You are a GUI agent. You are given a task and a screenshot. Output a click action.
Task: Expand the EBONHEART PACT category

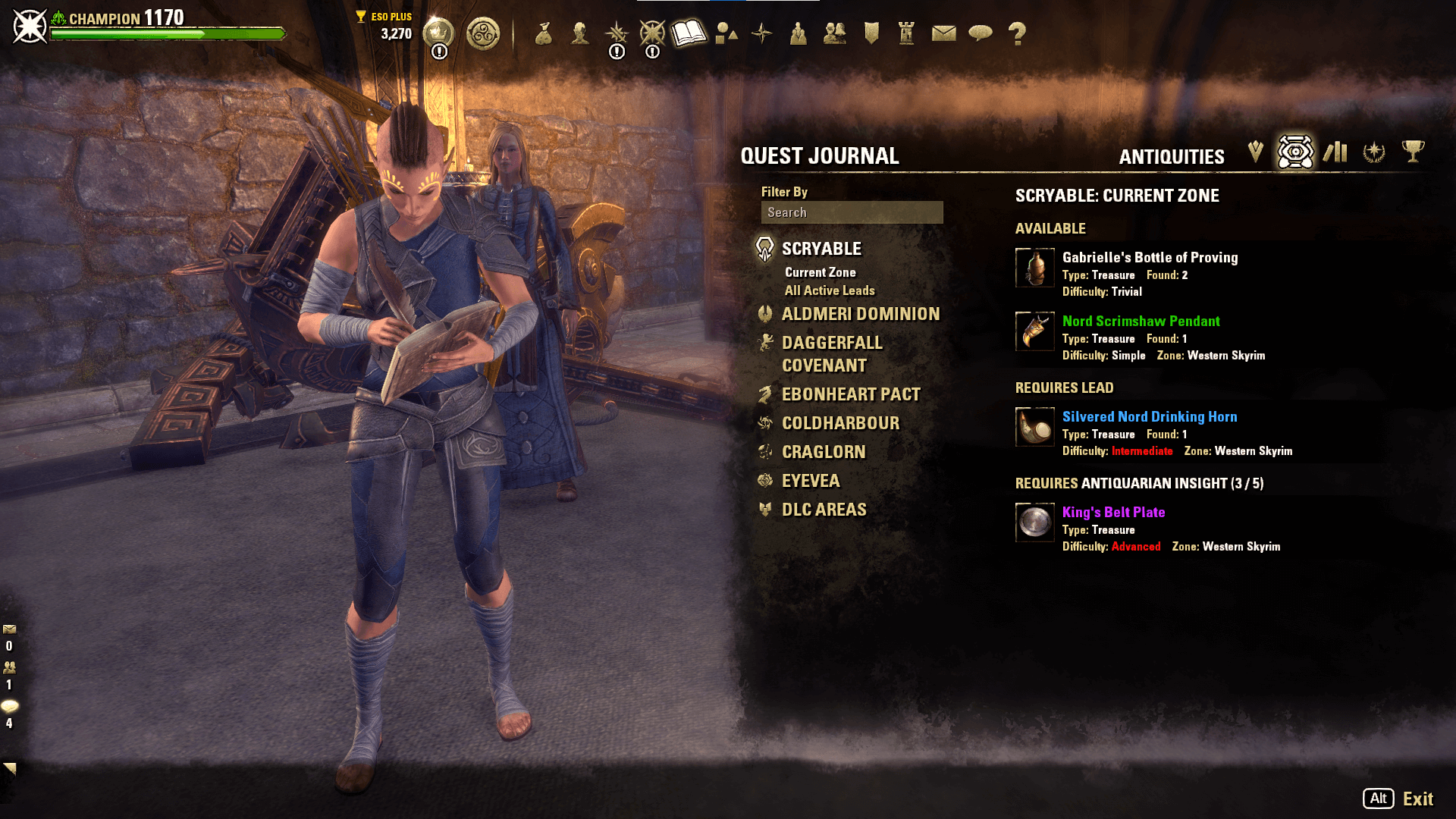coord(850,394)
